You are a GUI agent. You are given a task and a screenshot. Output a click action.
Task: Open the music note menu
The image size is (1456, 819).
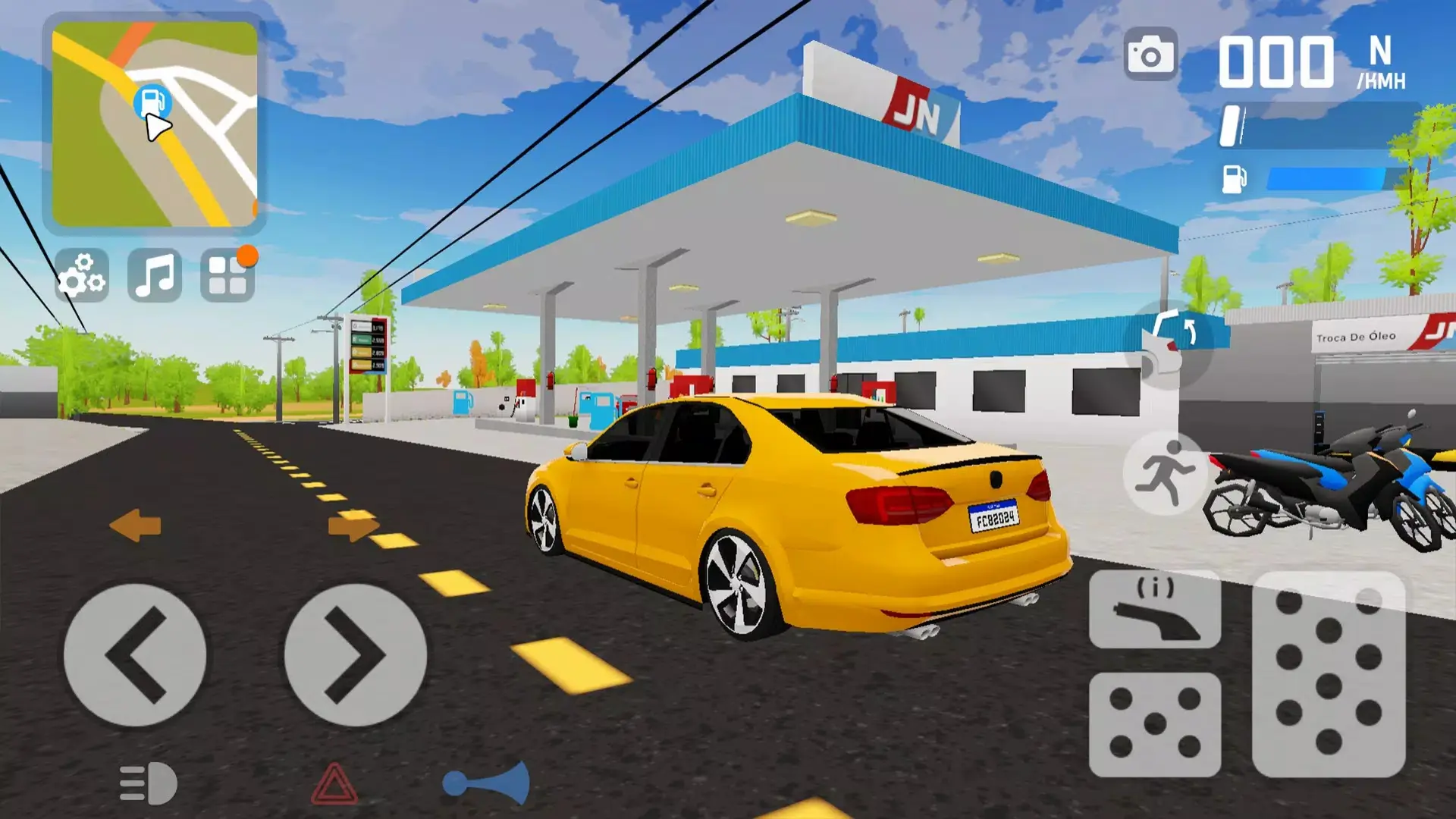(x=155, y=275)
